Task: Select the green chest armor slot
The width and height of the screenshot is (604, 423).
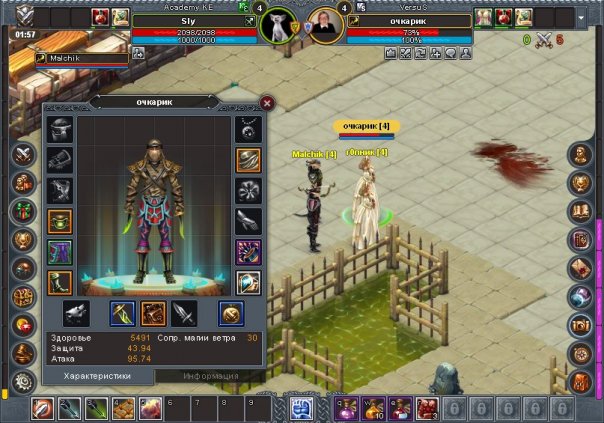Action: pyautogui.click(x=59, y=221)
